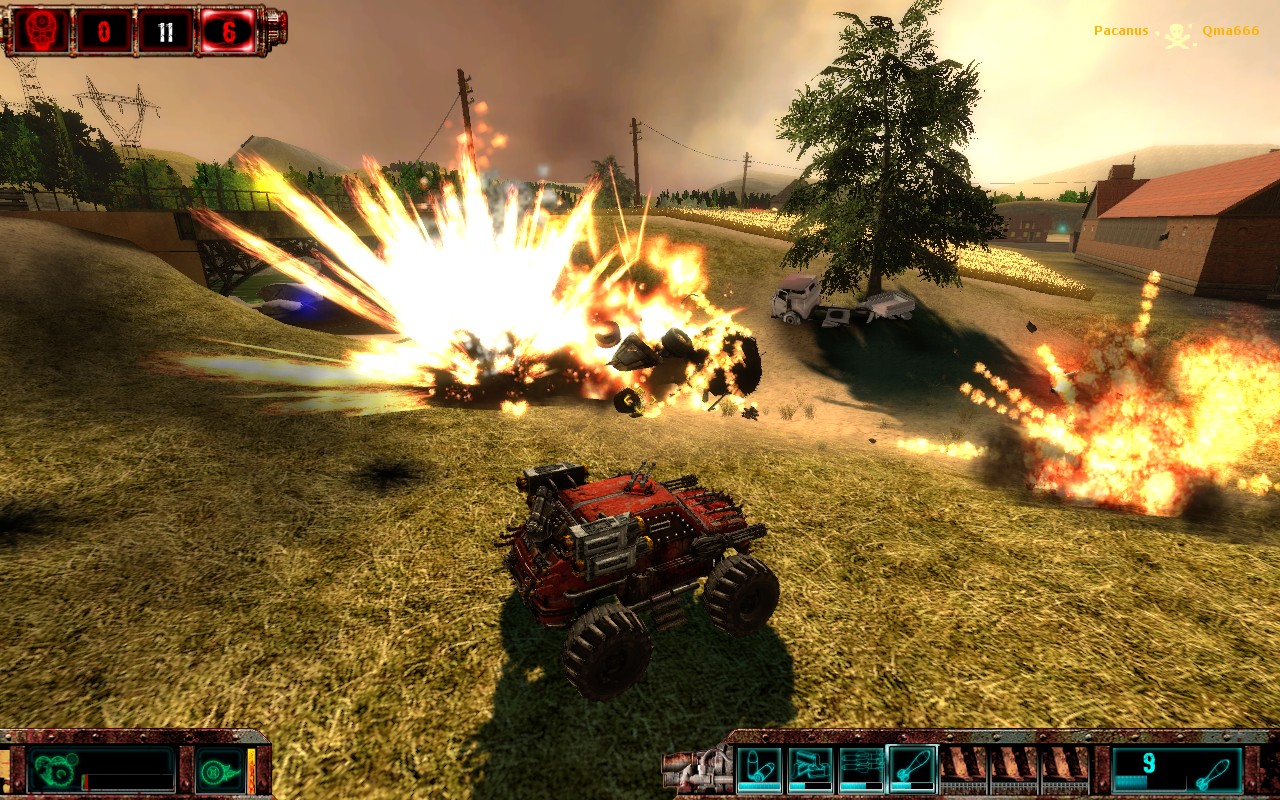
Task: Click the green gears engine status icon
Action: (x=53, y=770)
